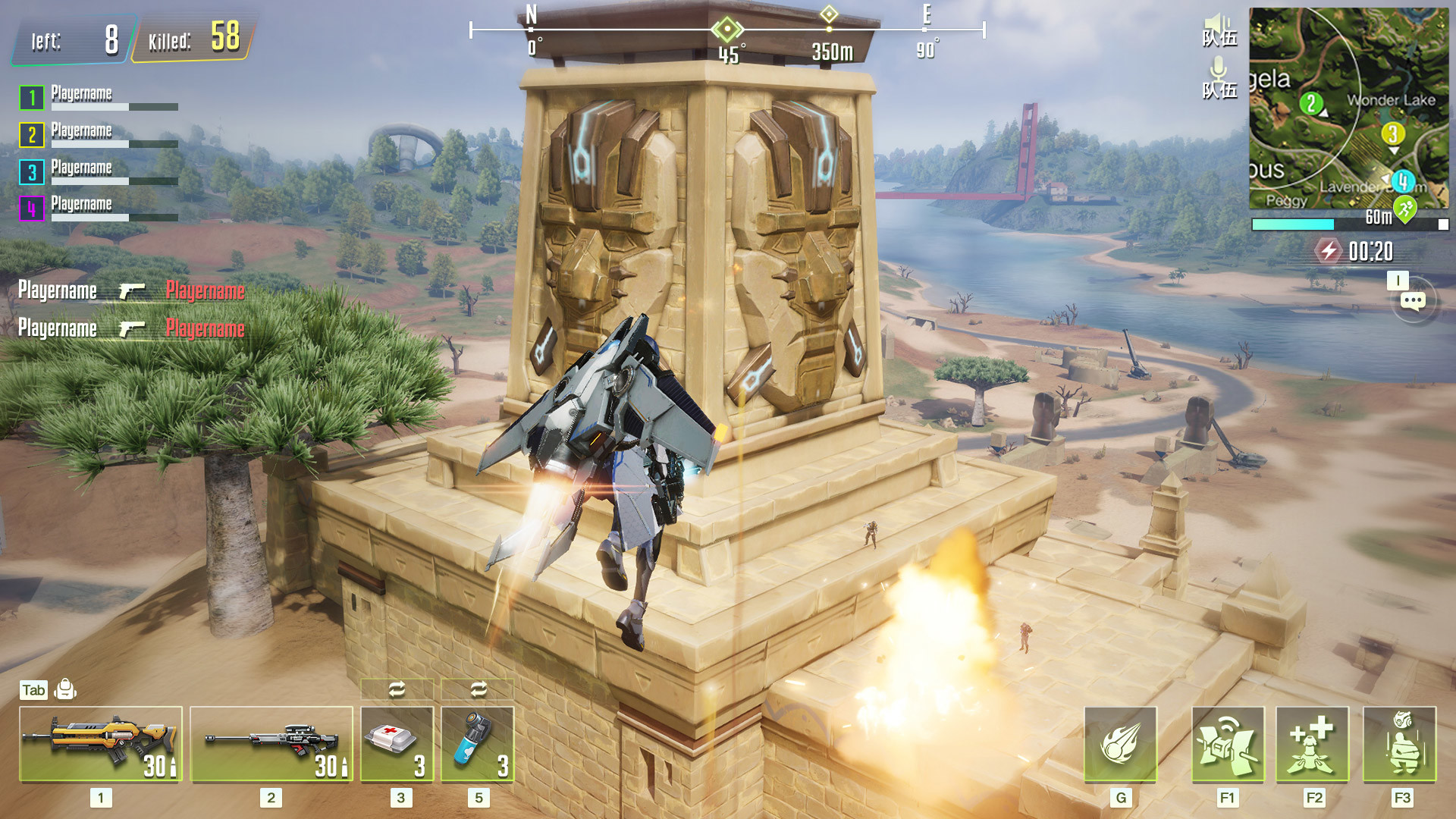Image resolution: width=1456 pixels, height=819 pixels.
Task: Switch to the sniper rifle slot
Action: click(x=271, y=744)
